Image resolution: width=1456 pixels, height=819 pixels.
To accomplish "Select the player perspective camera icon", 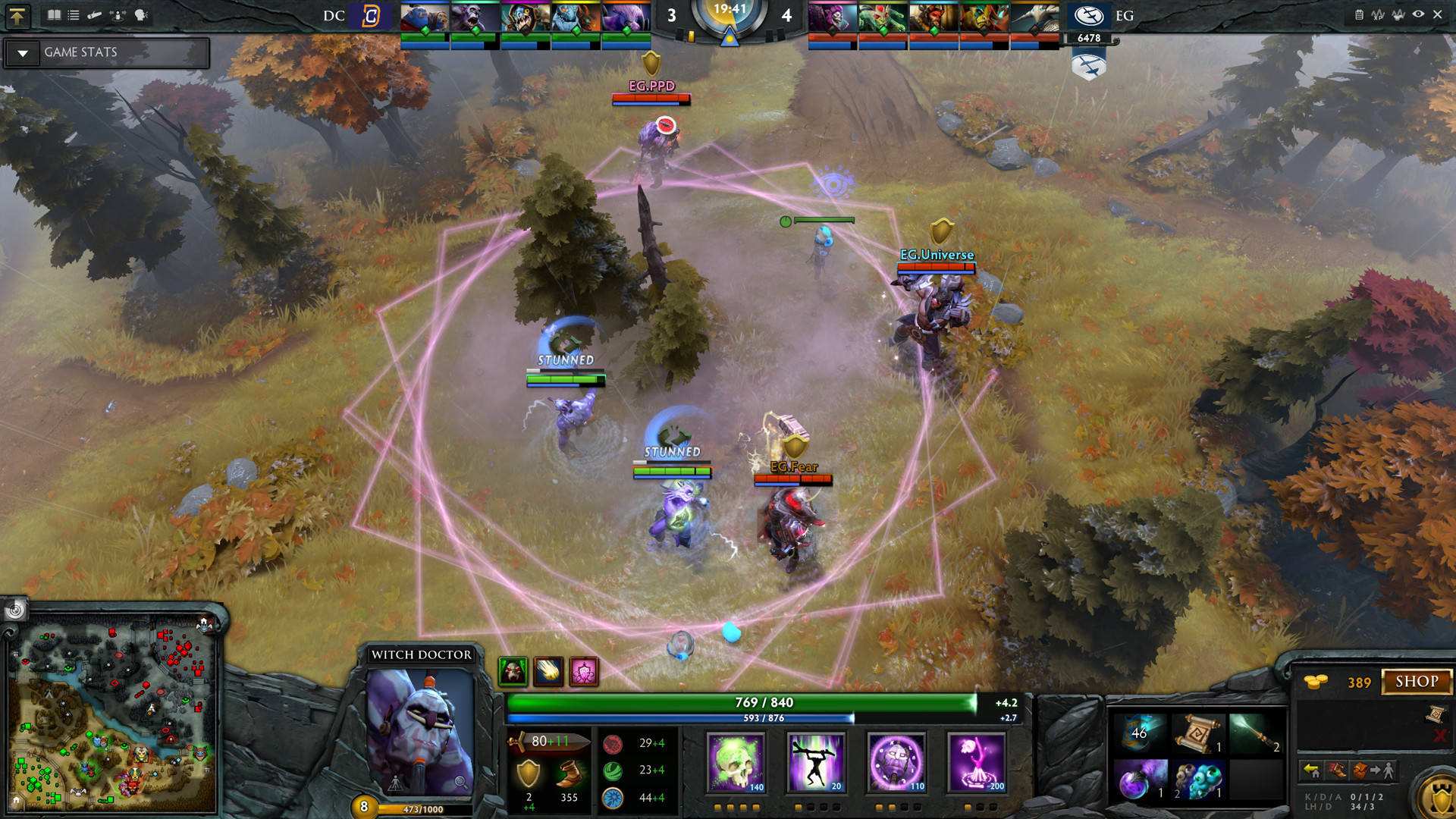I will (x=118, y=14).
